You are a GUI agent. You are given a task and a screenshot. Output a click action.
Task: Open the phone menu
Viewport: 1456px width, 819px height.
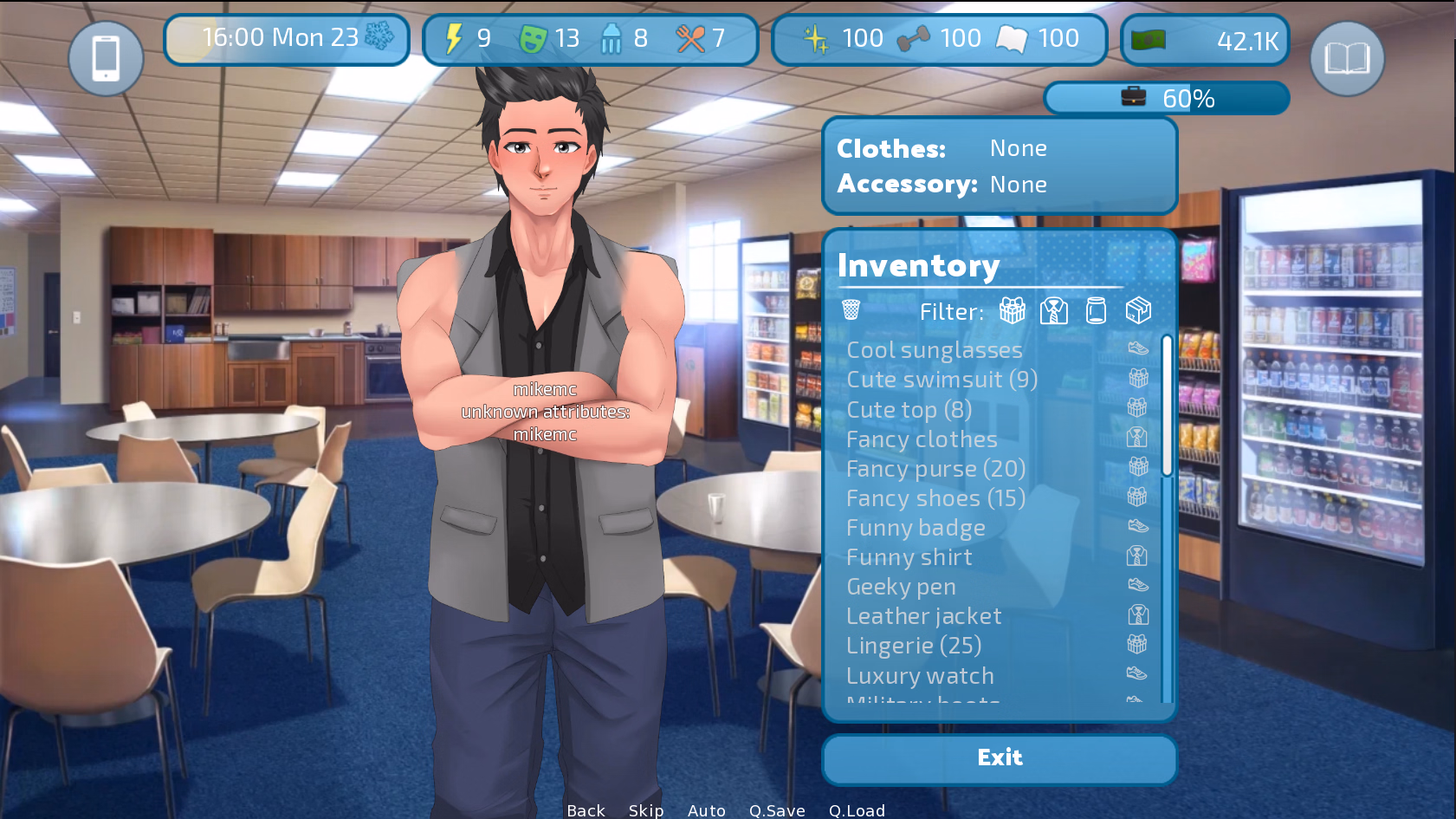point(106,58)
